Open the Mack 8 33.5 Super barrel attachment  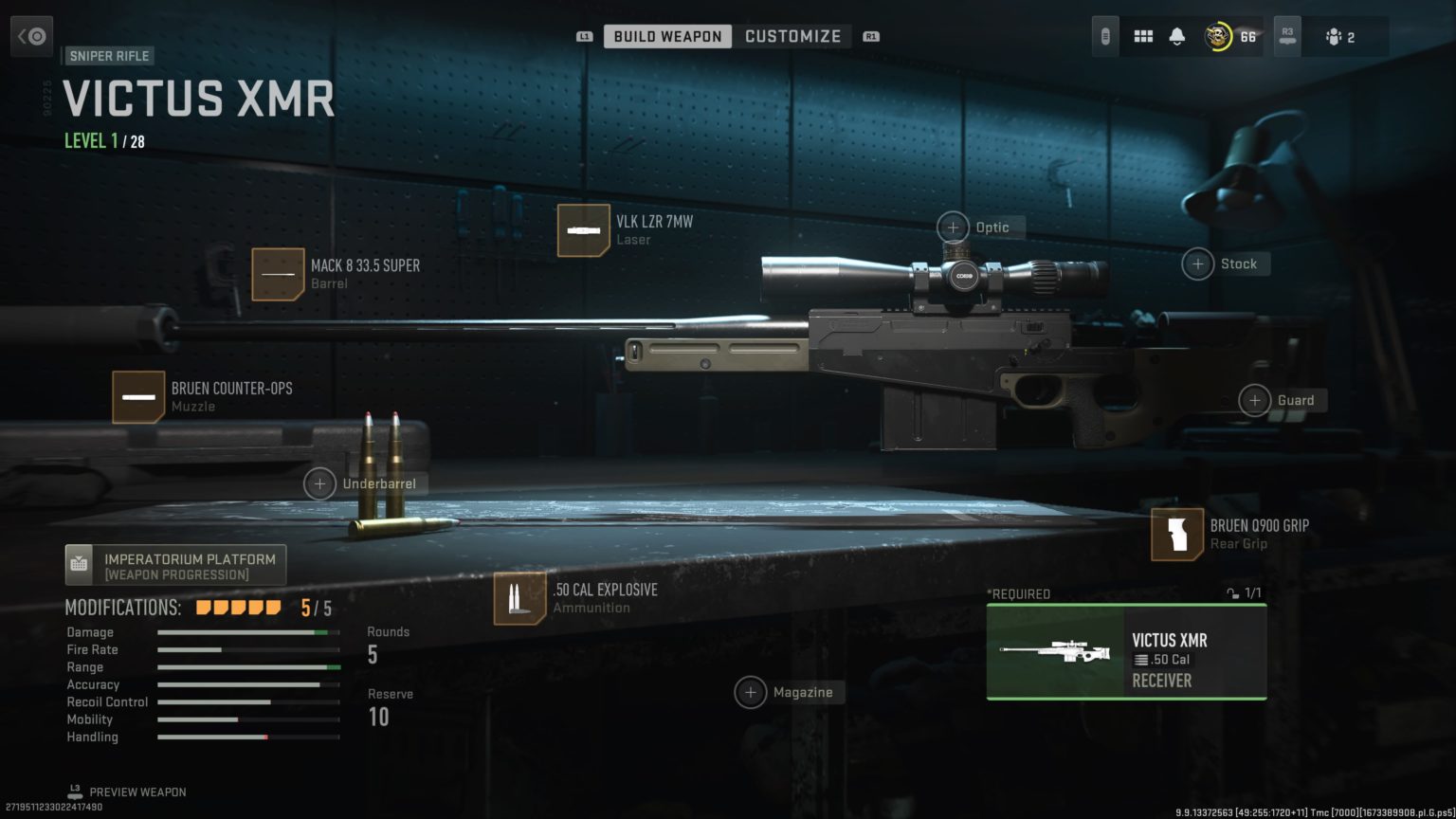(x=278, y=274)
